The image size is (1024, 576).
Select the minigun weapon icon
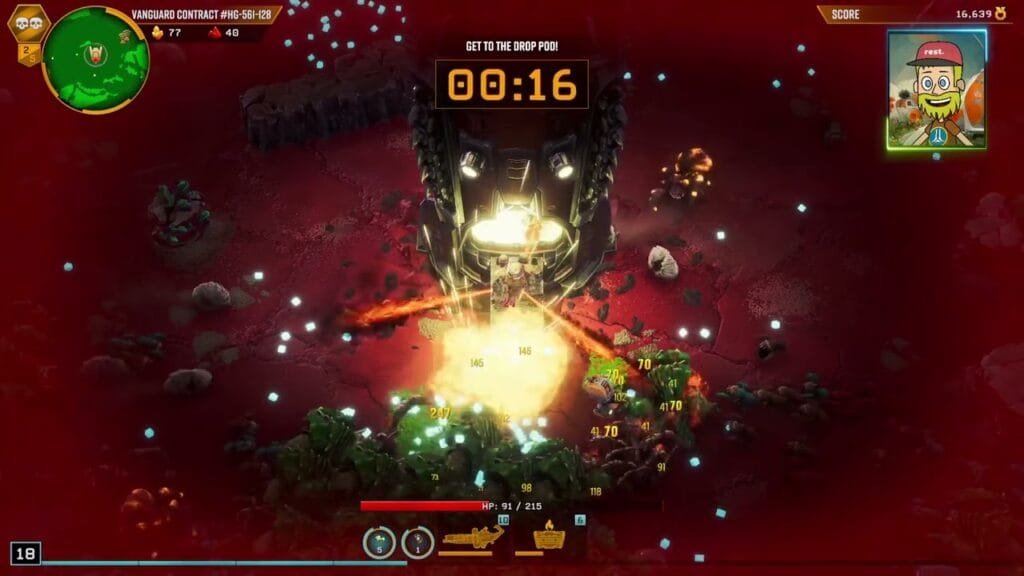tap(472, 540)
